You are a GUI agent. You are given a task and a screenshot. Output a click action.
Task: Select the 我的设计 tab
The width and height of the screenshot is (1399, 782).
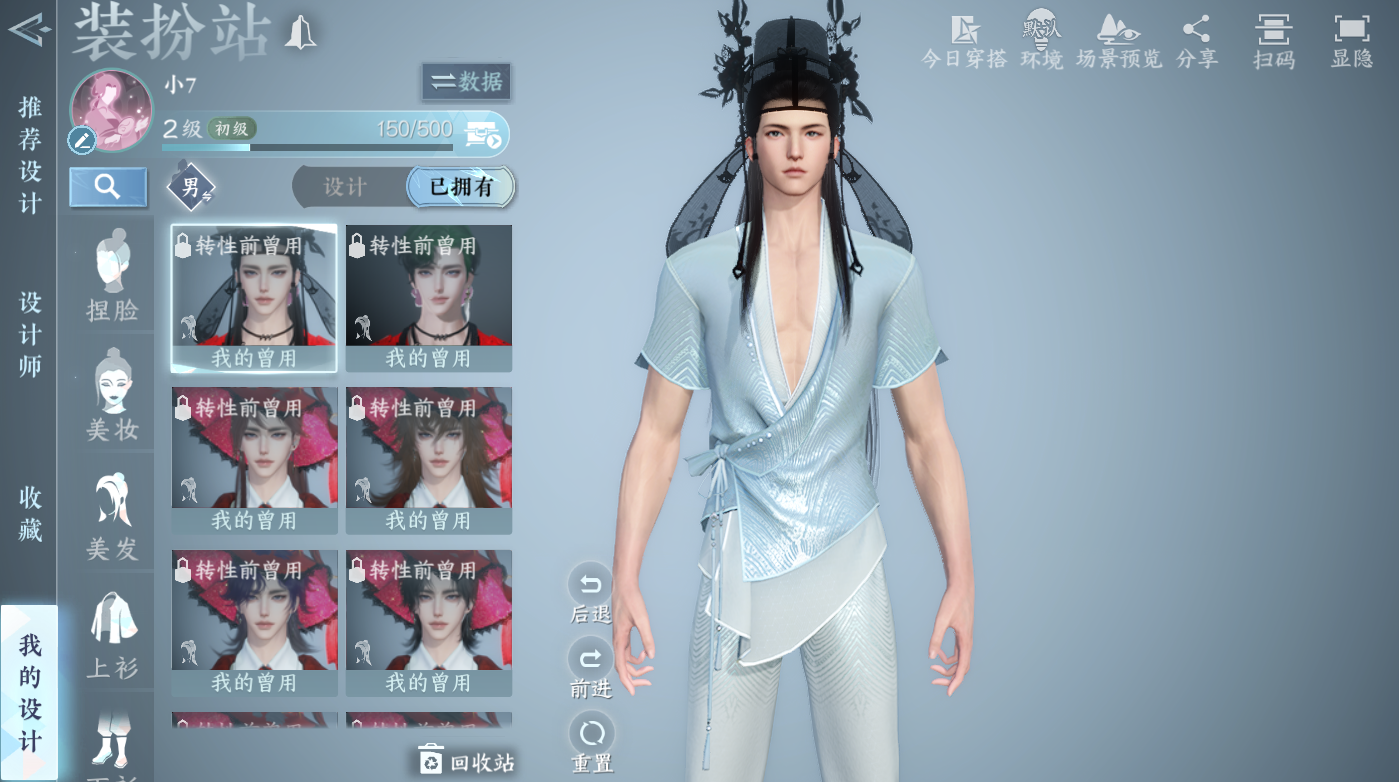coord(30,692)
